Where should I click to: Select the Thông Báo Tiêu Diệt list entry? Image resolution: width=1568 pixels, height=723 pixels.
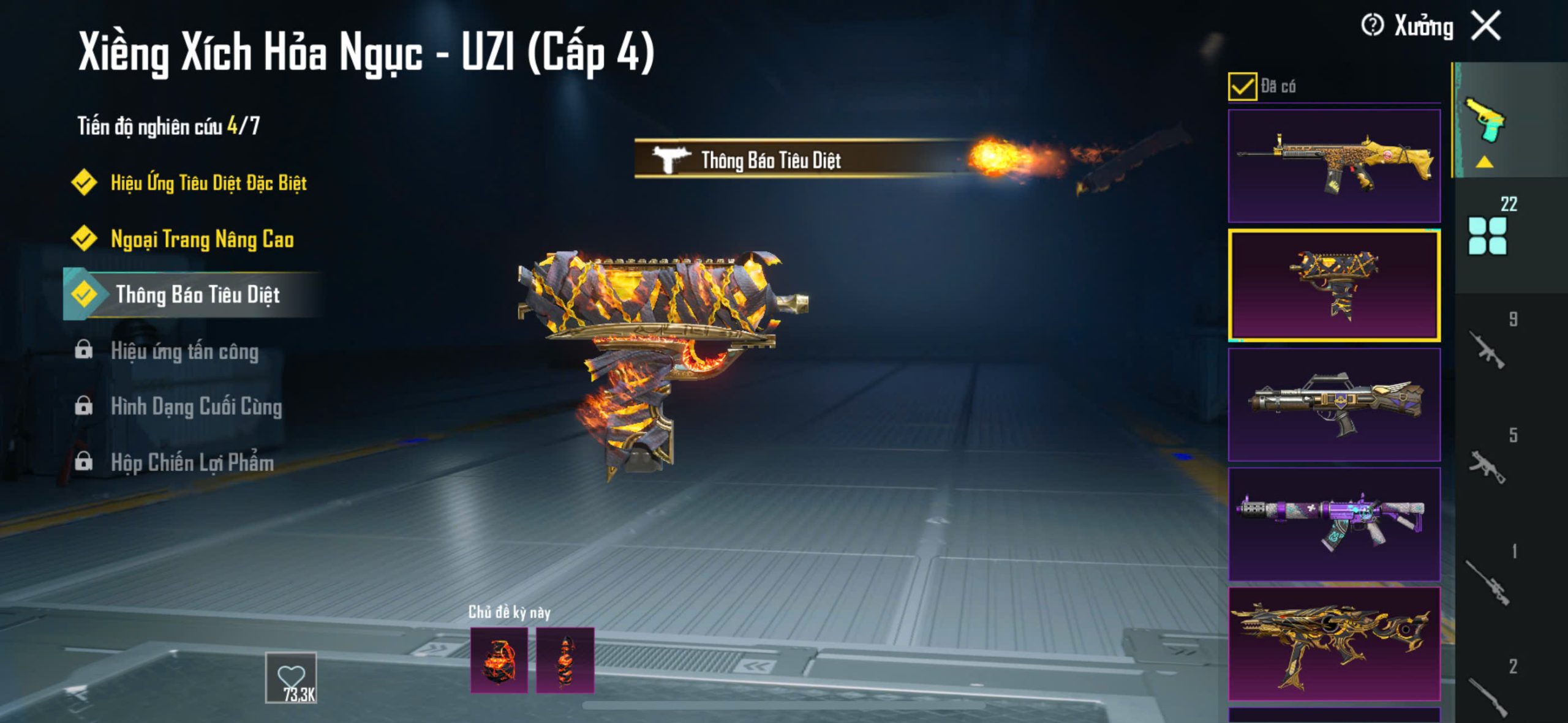[197, 294]
